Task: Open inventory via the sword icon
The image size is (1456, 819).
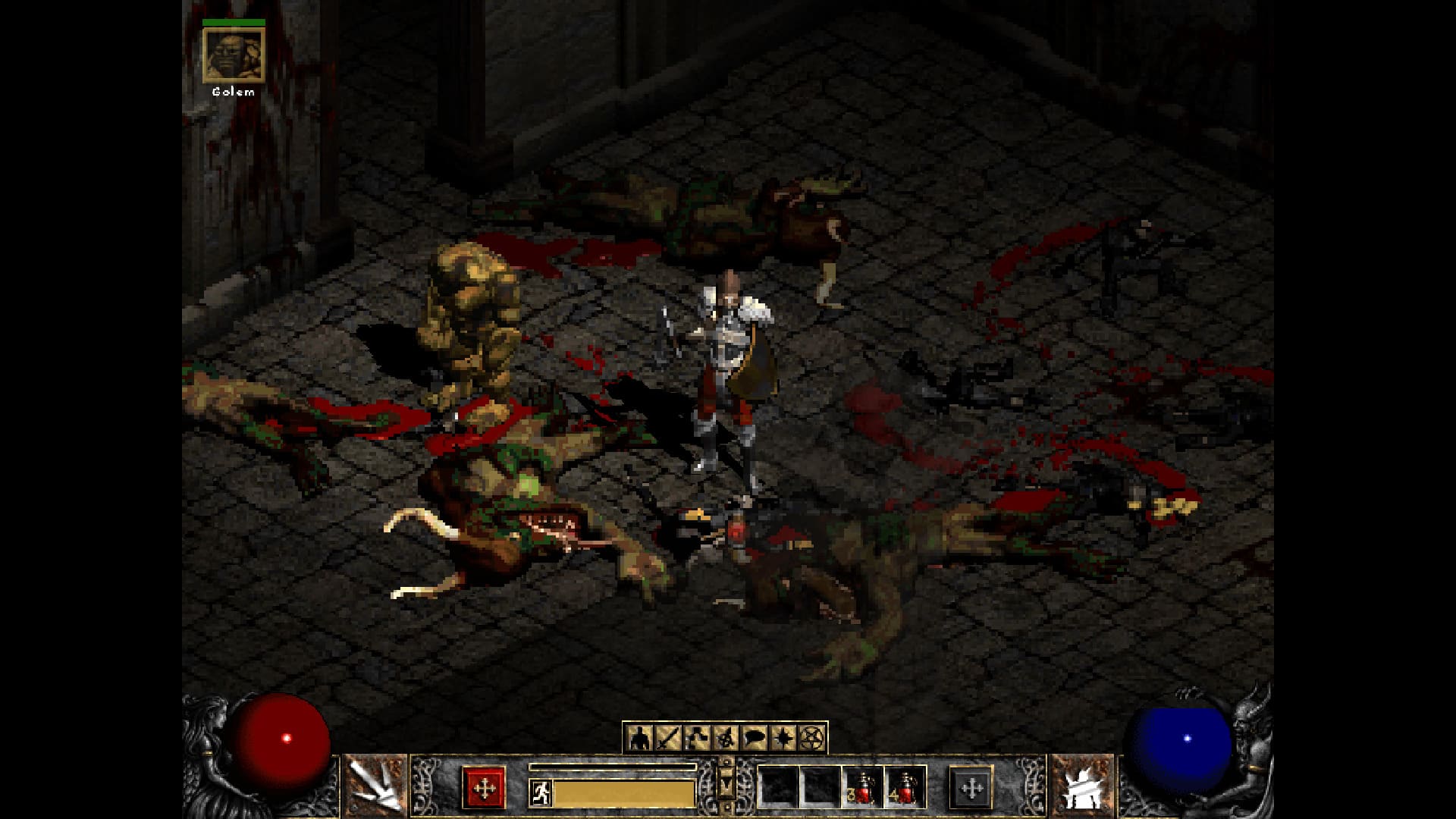Action: 667,737
